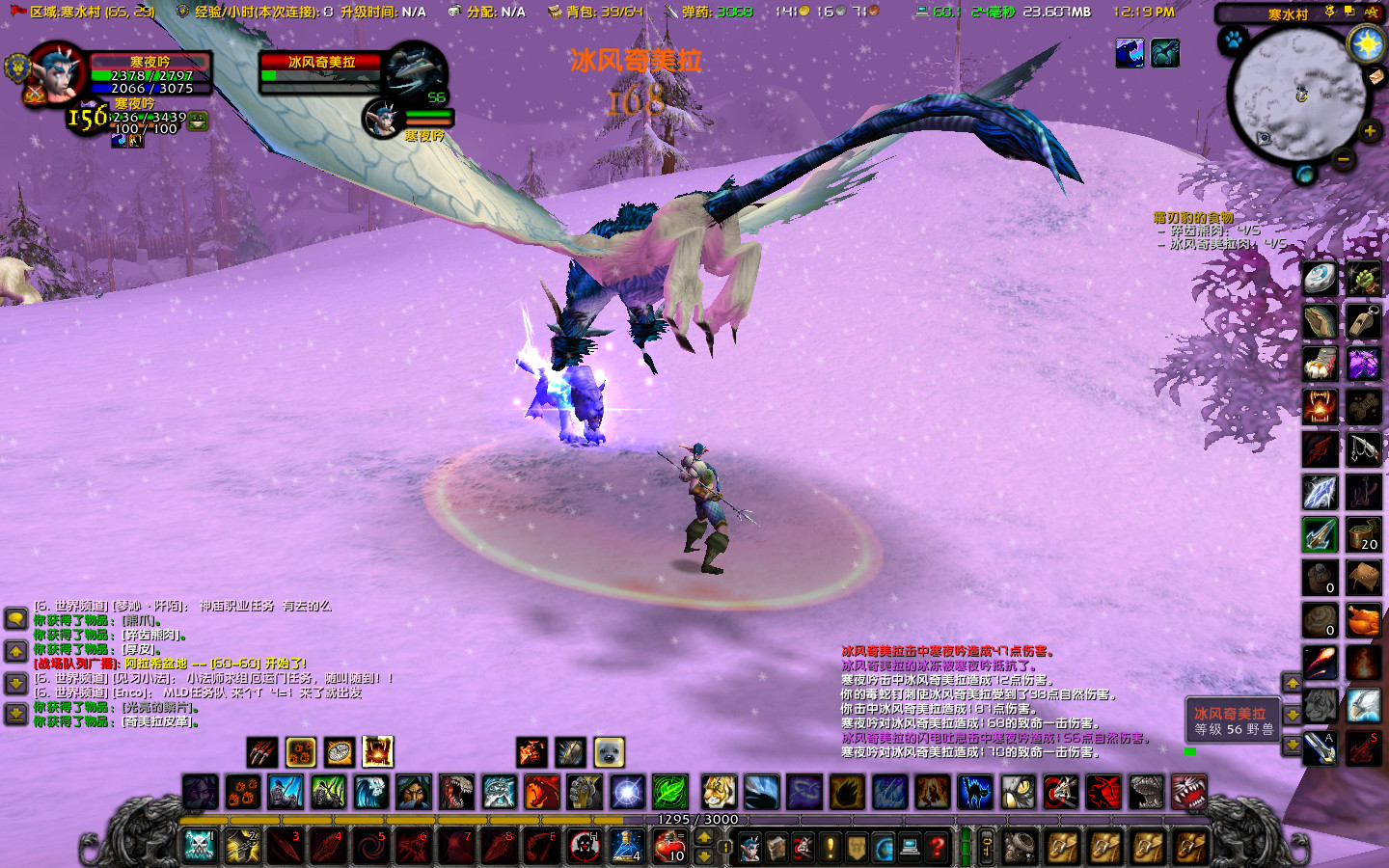
Task: Open system options via the computer icon
Action: (x=908, y=847)
